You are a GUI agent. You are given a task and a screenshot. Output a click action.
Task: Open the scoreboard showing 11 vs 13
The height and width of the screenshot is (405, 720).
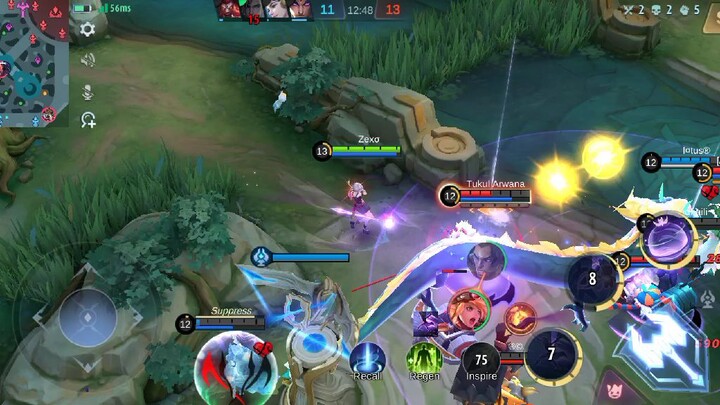pos(360,10)
